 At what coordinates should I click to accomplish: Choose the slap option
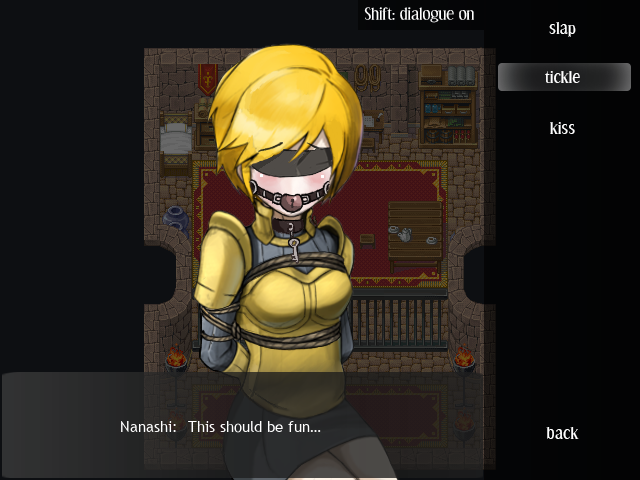click(562, 28)
